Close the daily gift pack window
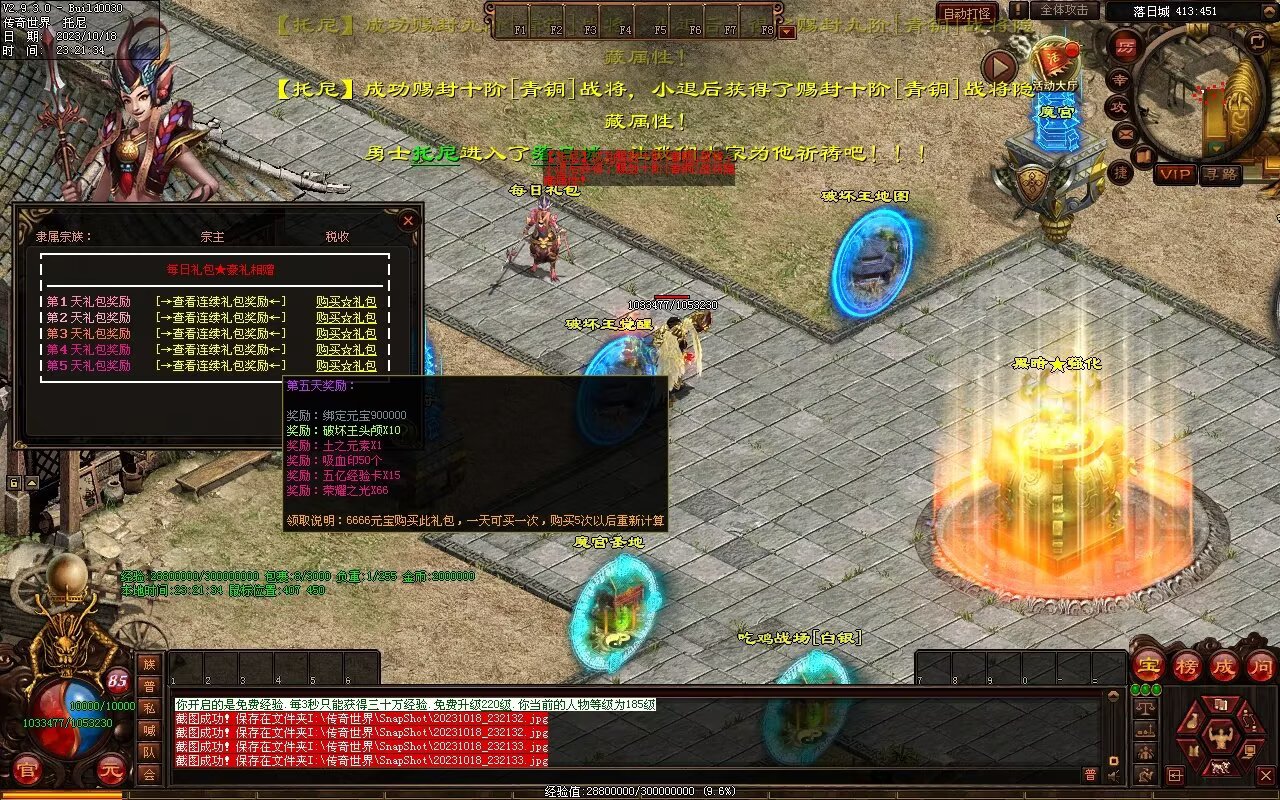Viewport: 1280px width, 800px height. pyautogui.click(x=407, y=220)
